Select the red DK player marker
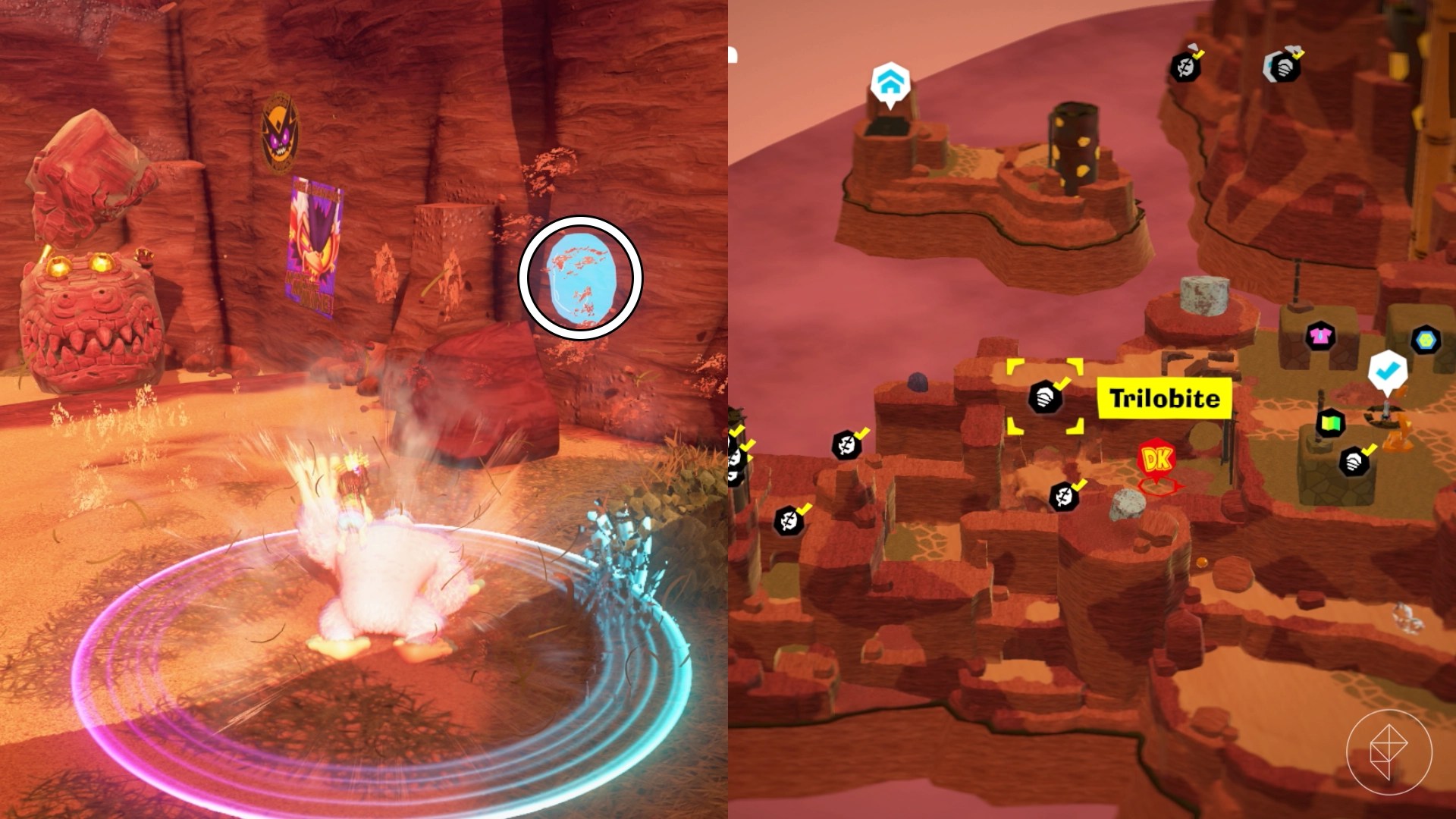The image size is (1456, 819). point(1157,461)
